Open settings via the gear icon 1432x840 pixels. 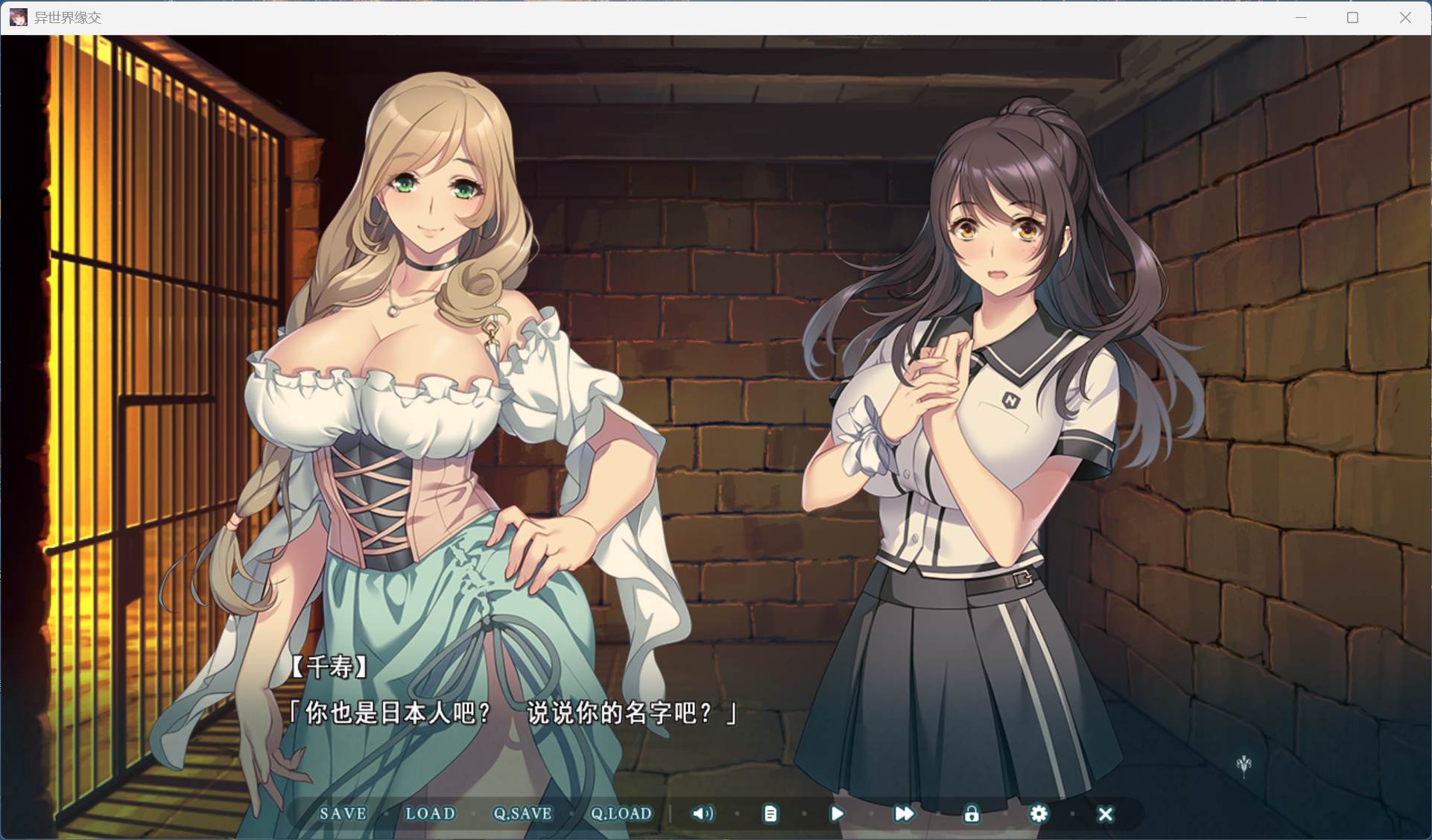click(1039, 814)
